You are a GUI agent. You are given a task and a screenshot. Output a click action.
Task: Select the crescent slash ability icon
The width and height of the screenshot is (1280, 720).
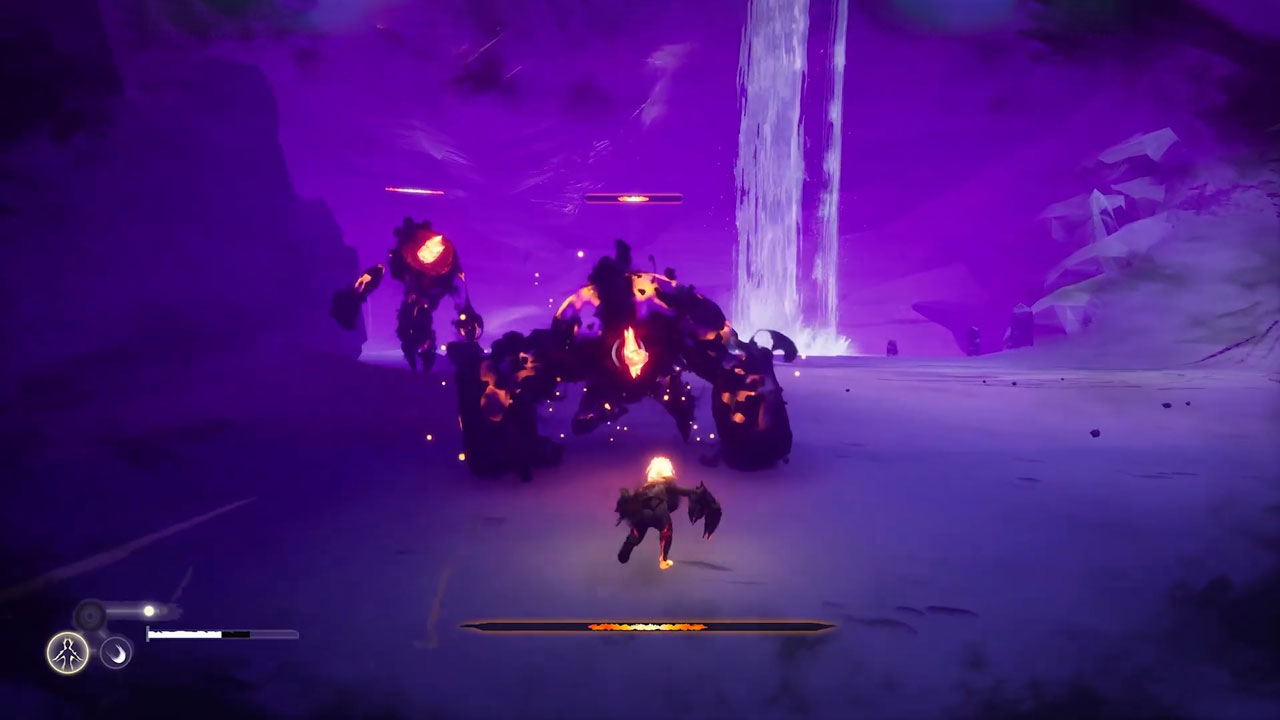pos(116,653)
